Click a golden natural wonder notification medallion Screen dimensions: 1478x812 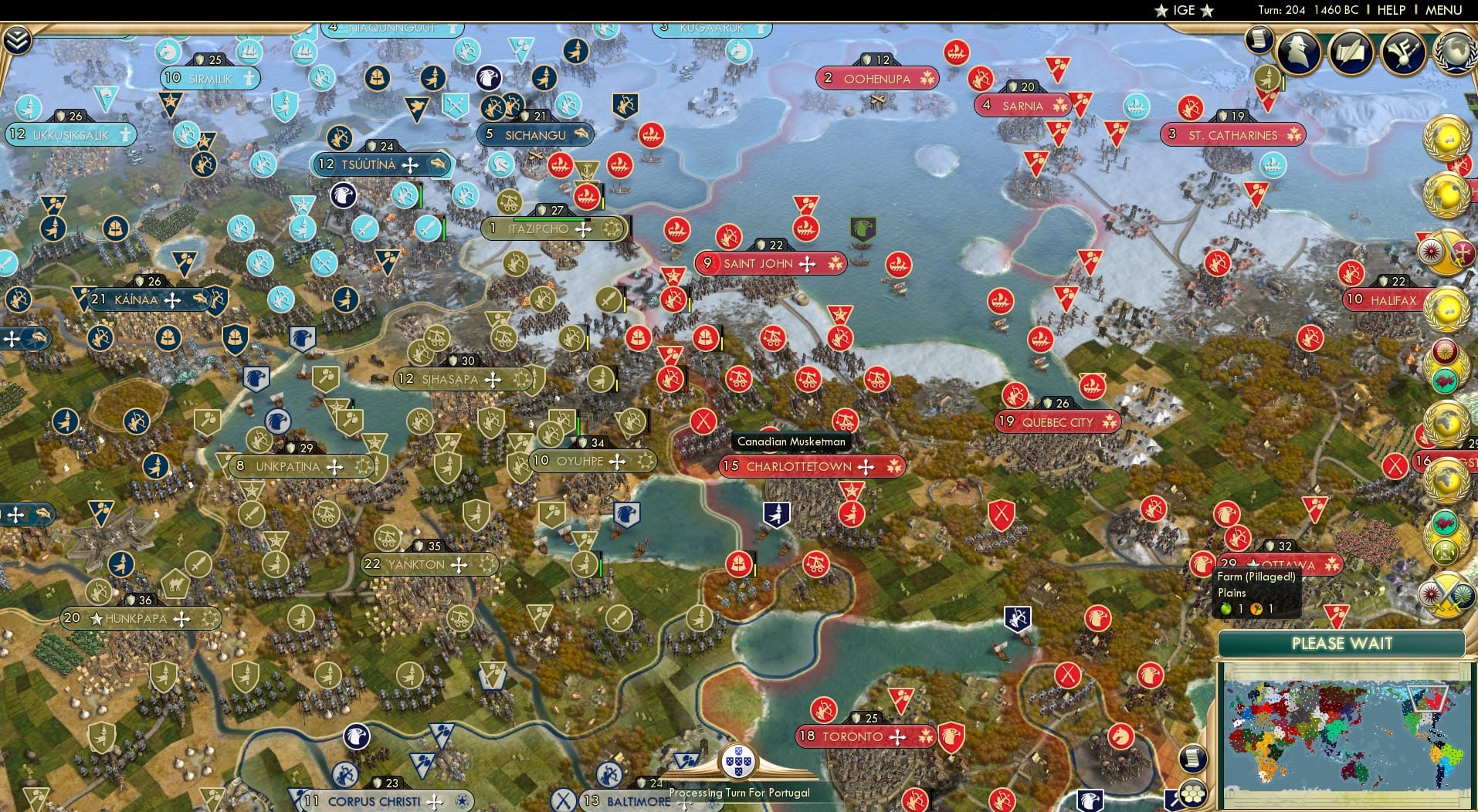(1448, 139)
